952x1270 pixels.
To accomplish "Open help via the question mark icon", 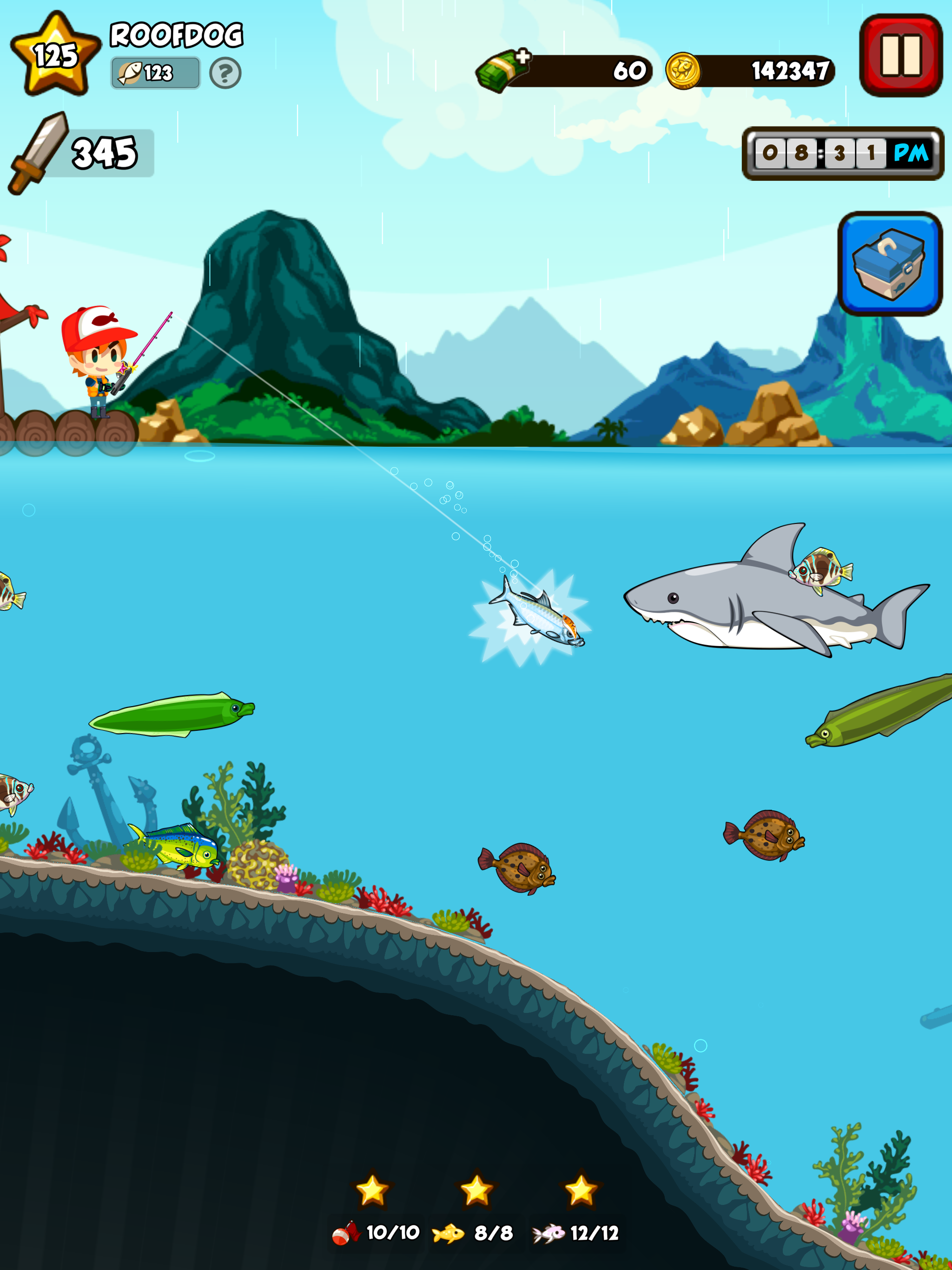I will click(225, 73).
